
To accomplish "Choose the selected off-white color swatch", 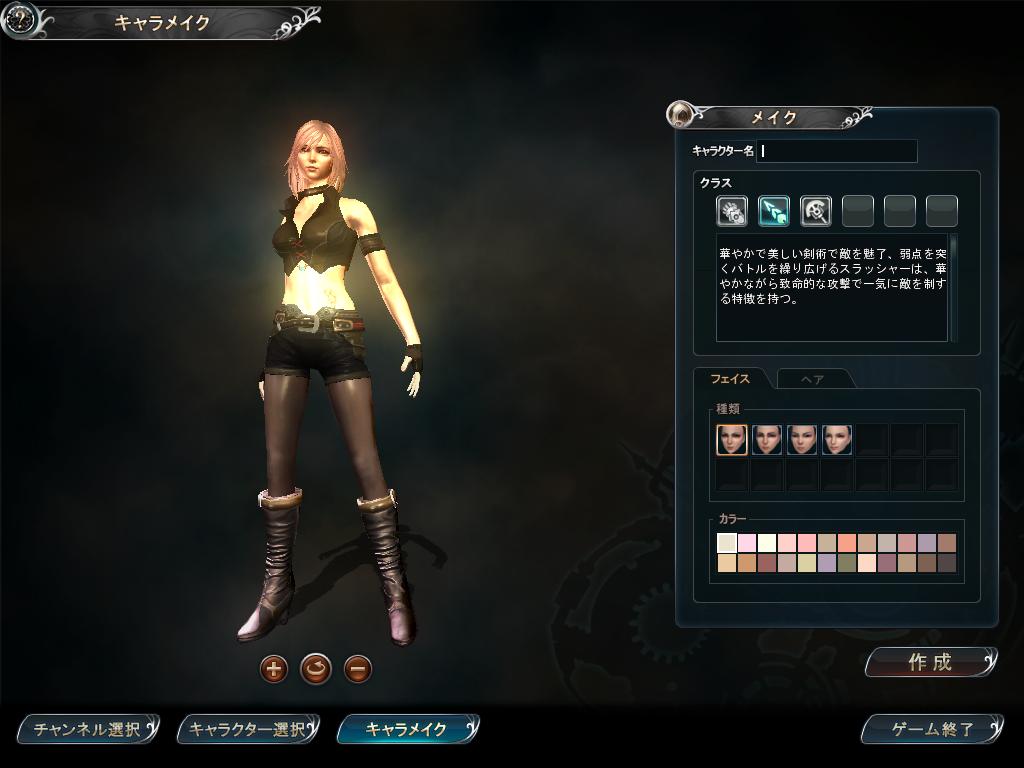I will coord(727,543).
